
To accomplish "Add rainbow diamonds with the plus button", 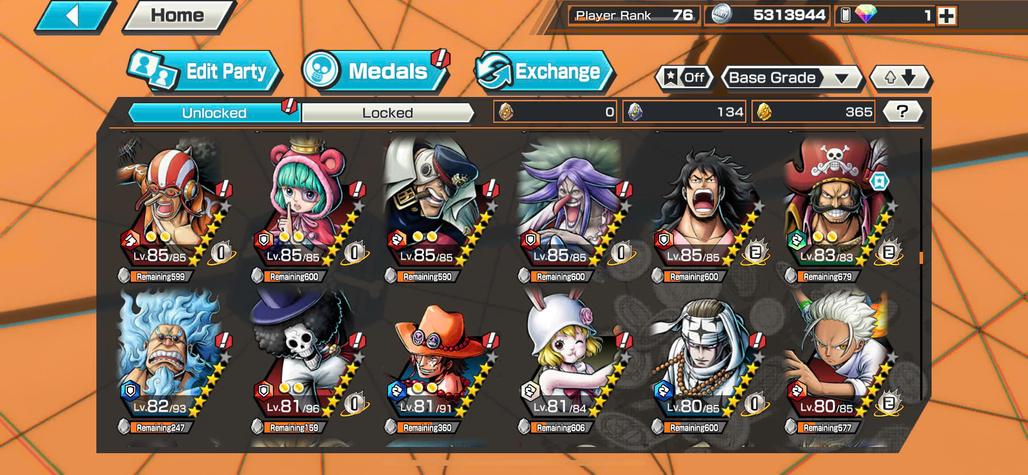I will coord(946,16).
